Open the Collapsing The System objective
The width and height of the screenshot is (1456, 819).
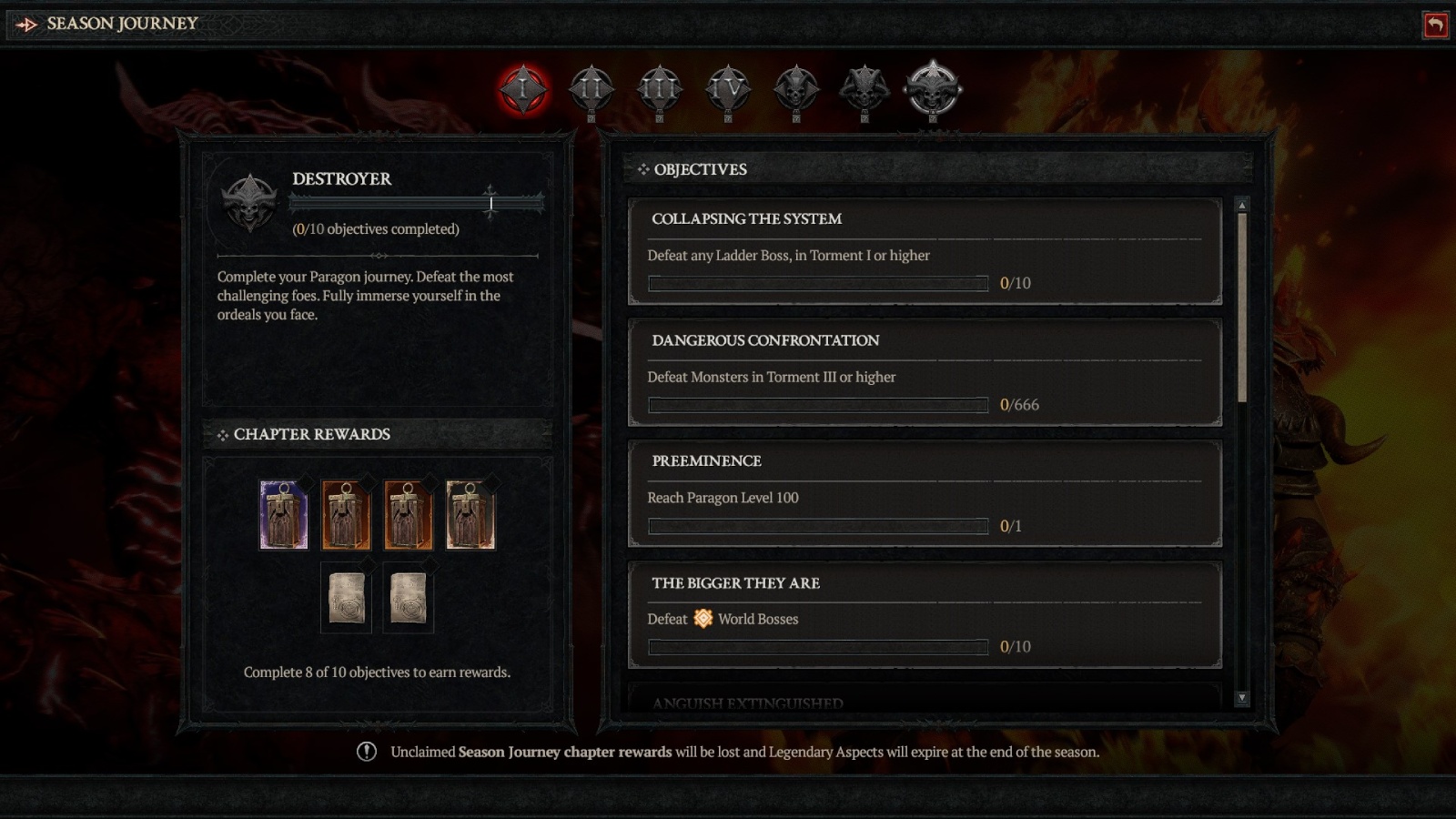point(924,253)
